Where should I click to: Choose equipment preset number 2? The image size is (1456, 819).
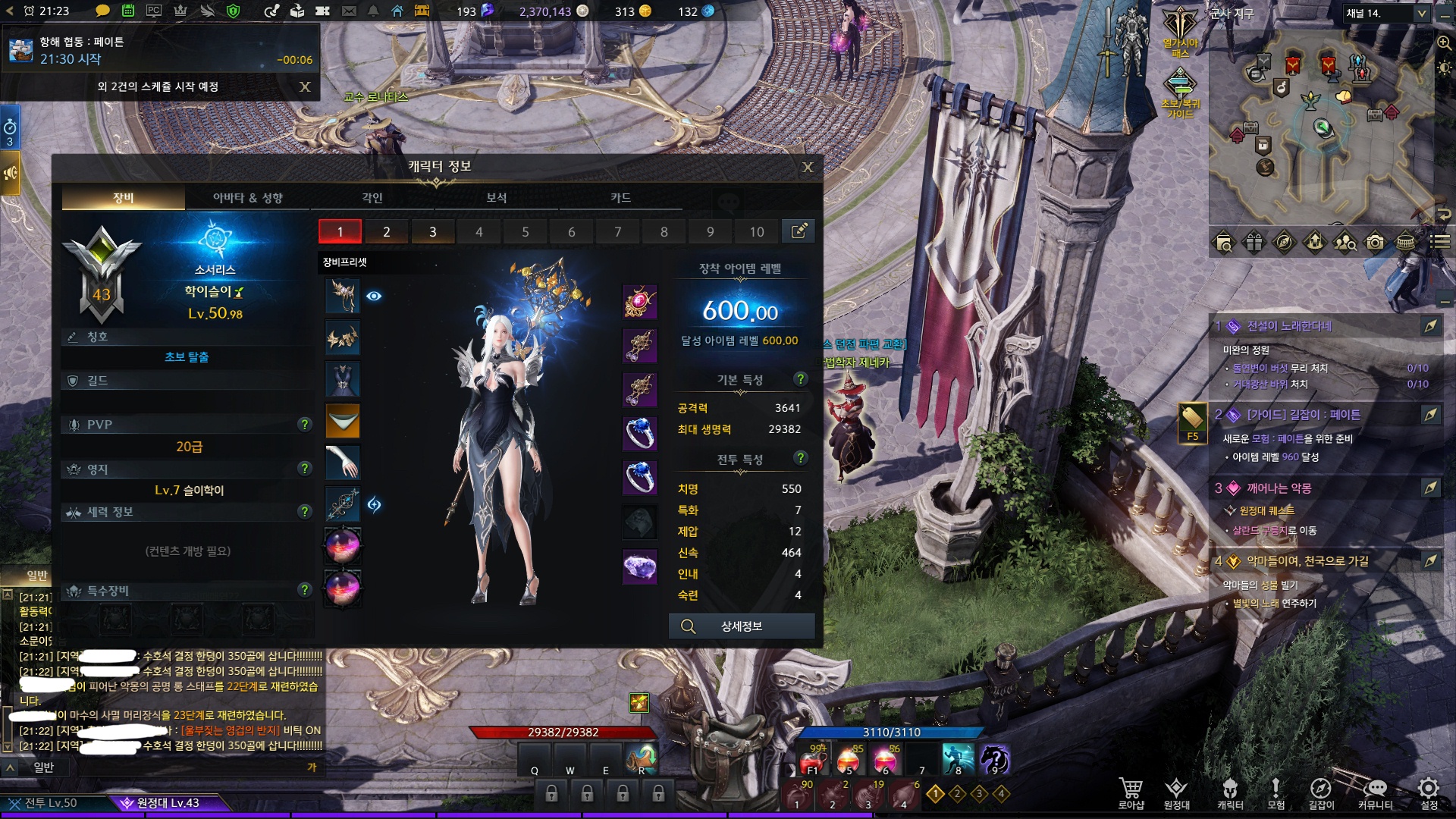(x=386, y=232)
